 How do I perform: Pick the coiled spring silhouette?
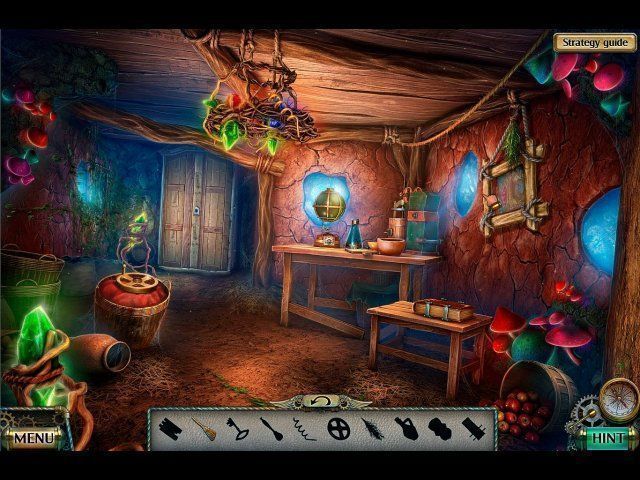[304, 429]
